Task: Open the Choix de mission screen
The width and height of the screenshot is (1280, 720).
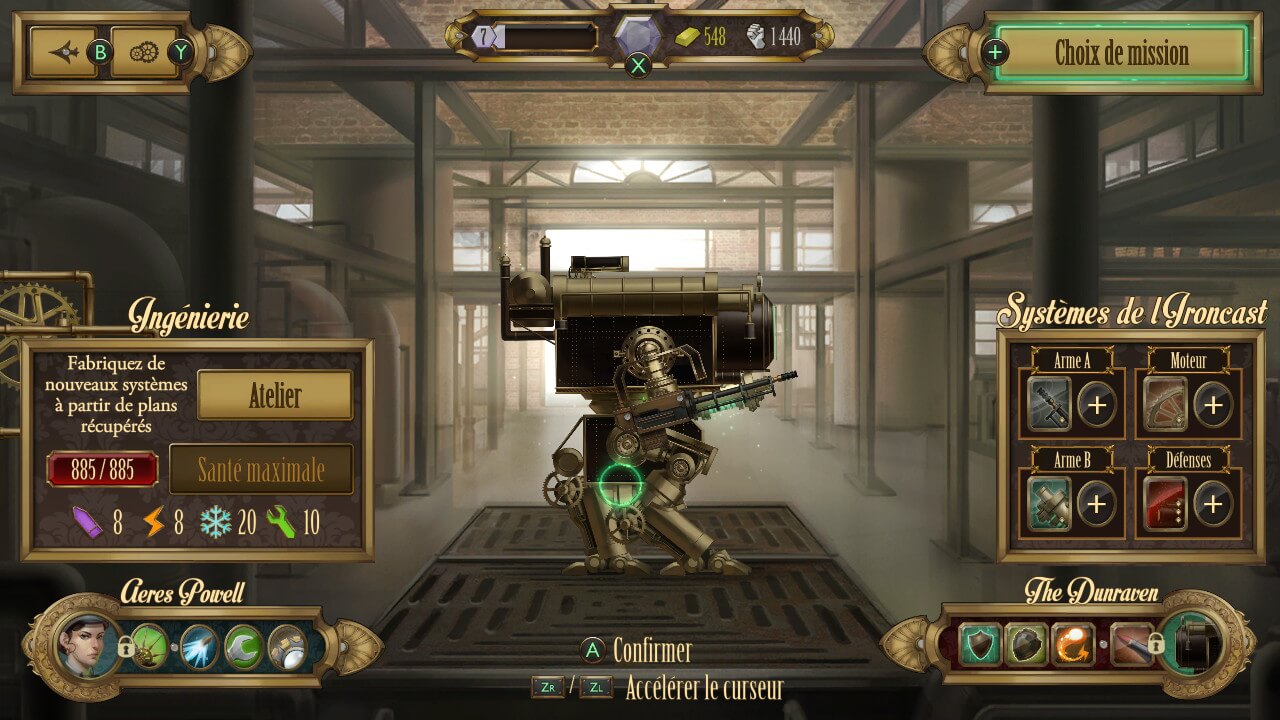Action: coord(1122,53)
